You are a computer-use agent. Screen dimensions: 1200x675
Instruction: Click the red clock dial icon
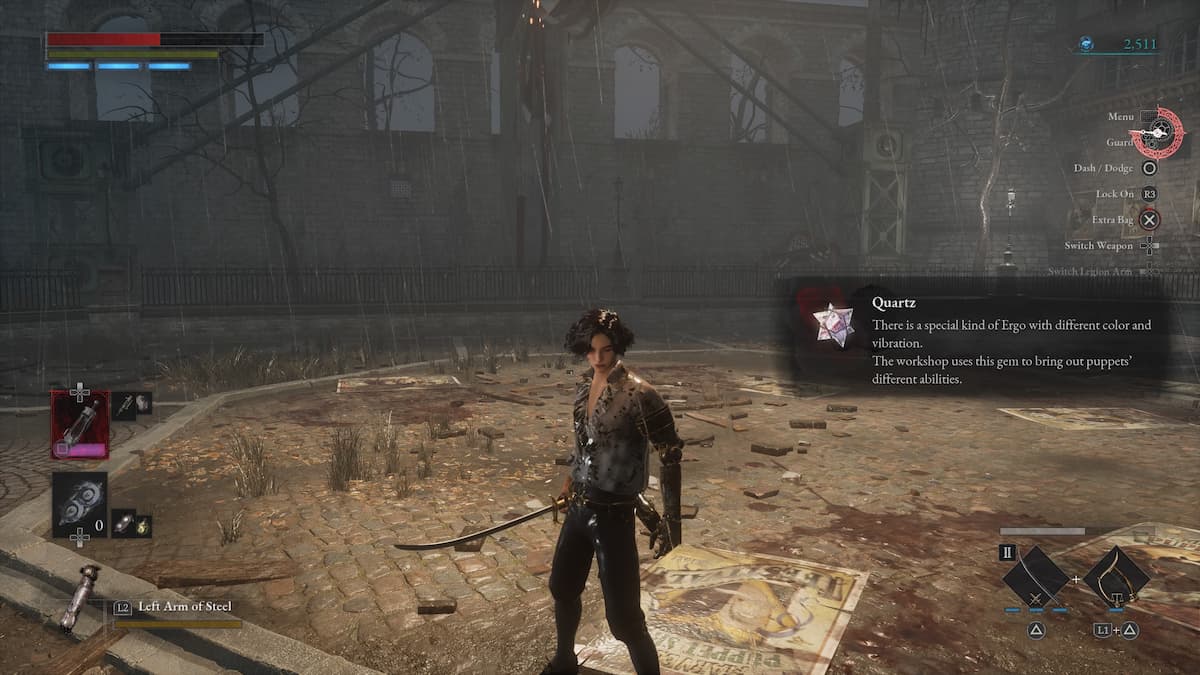click(x=1157, y=131)
